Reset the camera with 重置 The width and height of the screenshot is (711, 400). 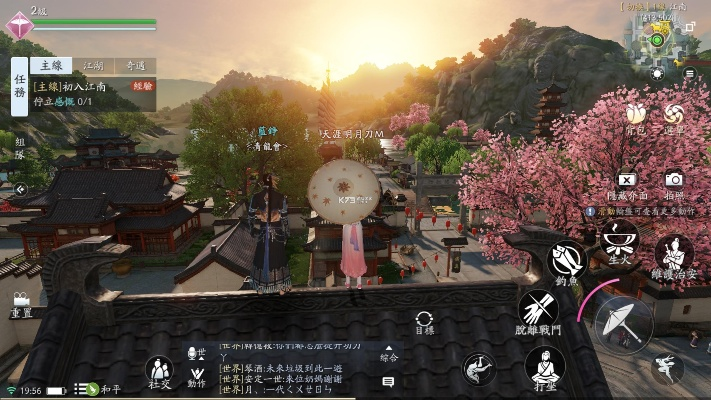21,304
